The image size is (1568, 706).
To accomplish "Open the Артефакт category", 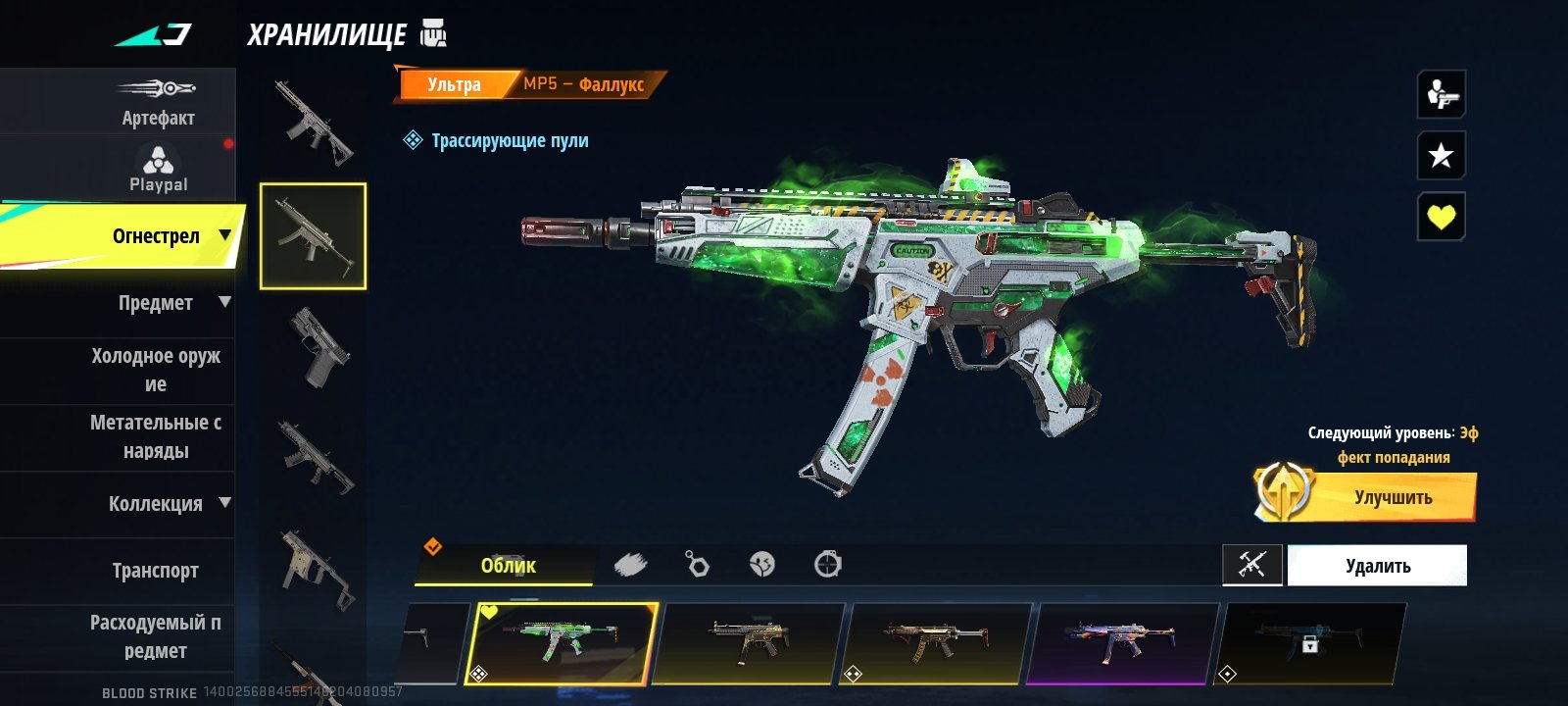I will (157, 102).
